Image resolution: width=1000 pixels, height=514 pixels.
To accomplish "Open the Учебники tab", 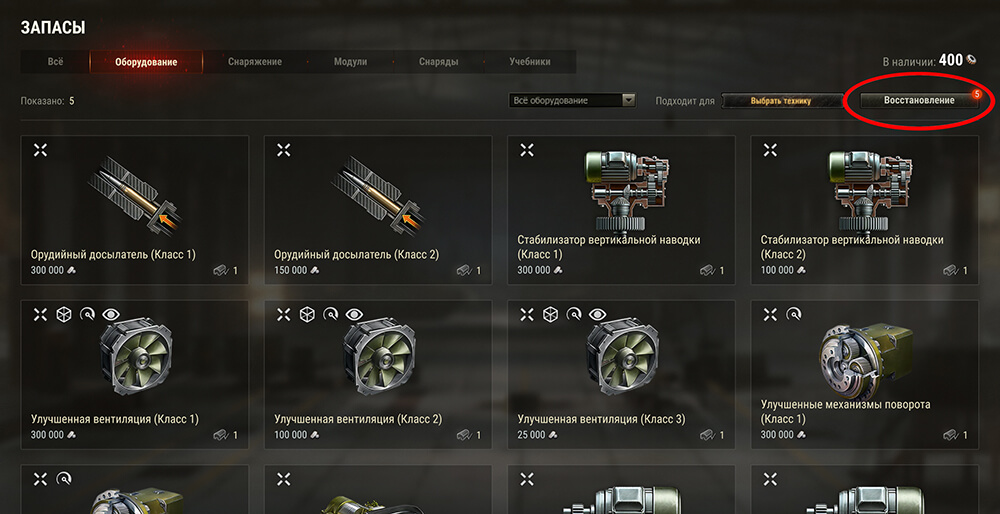I will pyautogui.click(x=529, y=62).
